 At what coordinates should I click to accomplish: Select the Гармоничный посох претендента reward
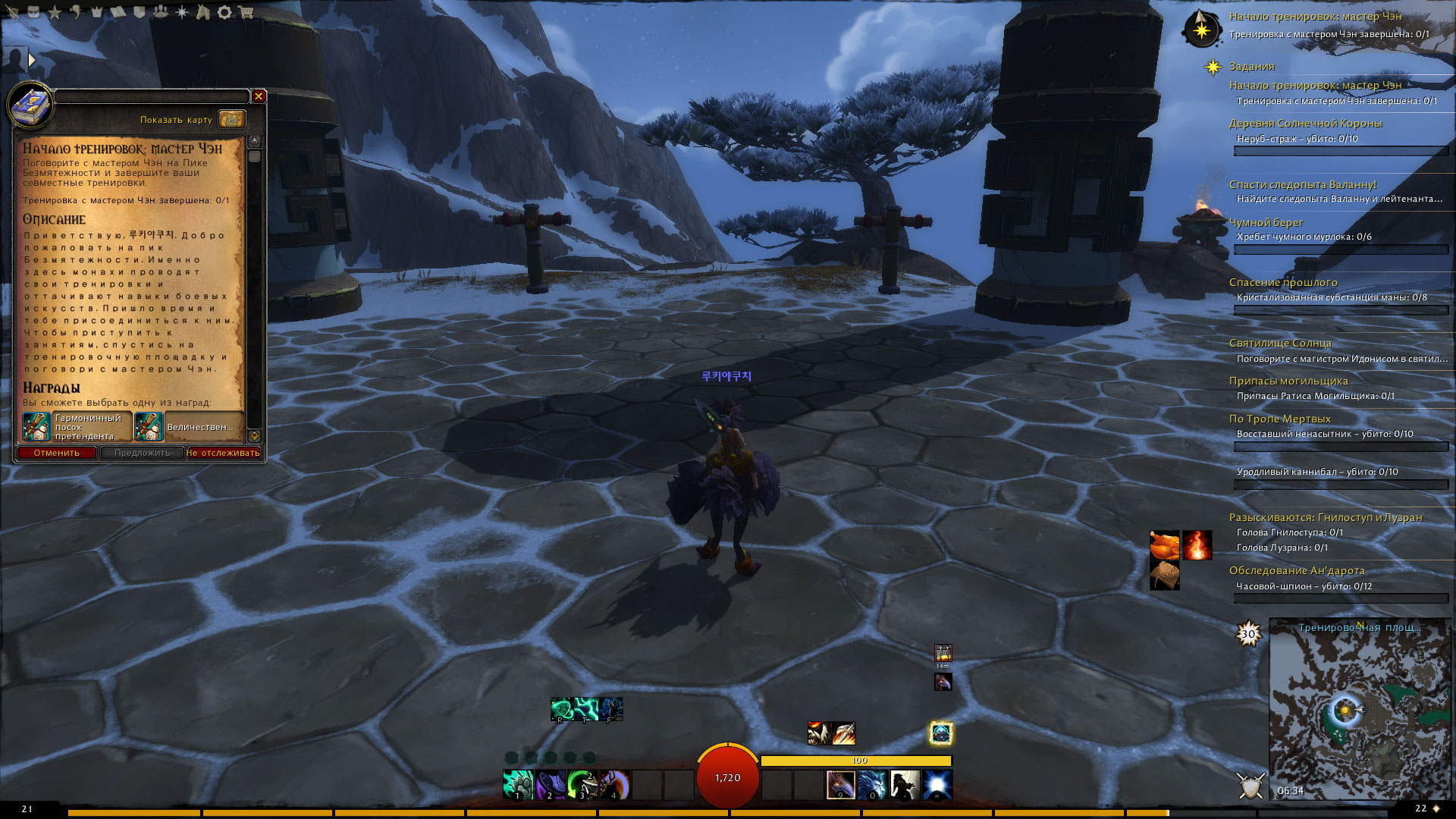(77, 427)
